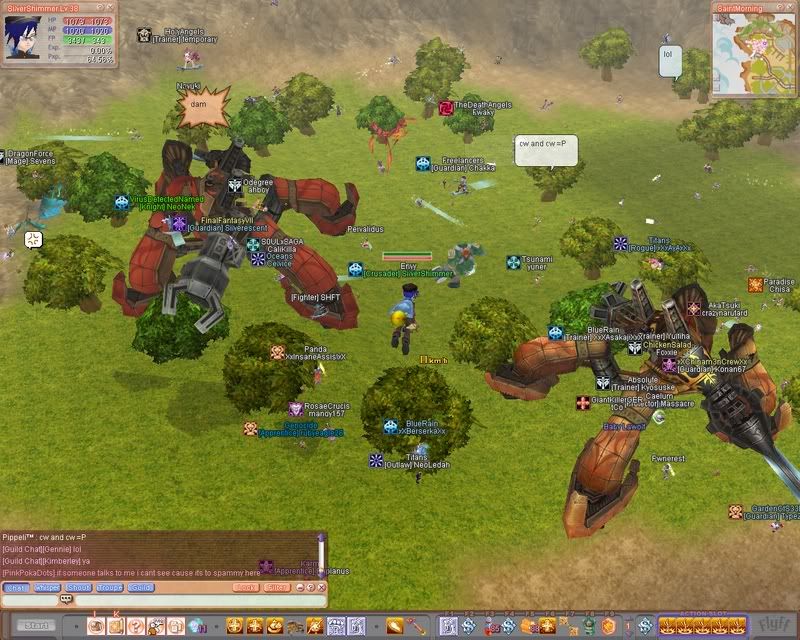800x640 pixels.
Task: Choose the Guild chat channel
Action: click(141, 588)
